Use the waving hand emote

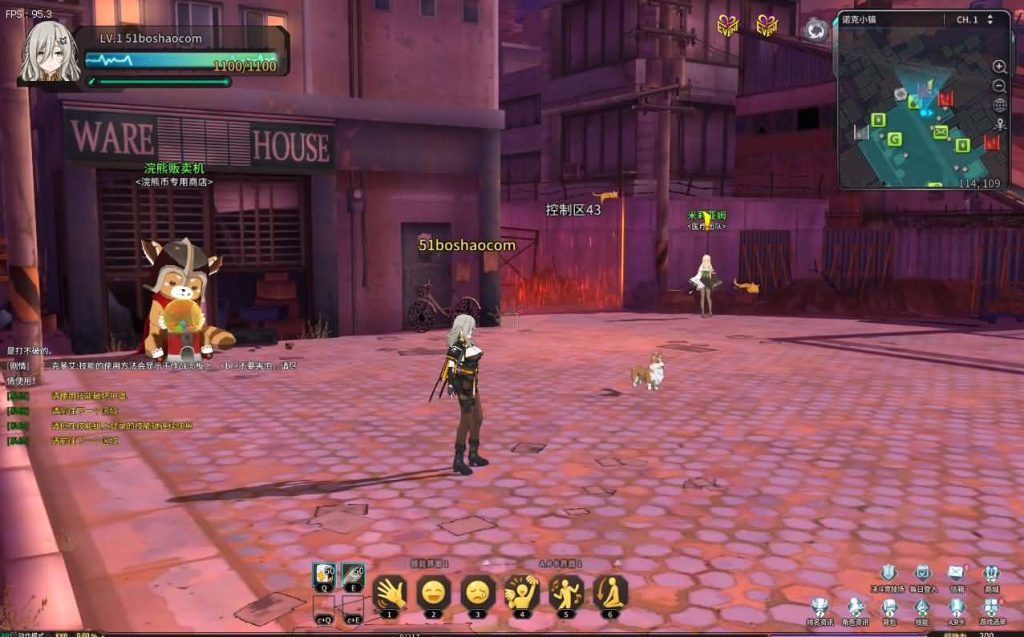click(x=389, y=593)
